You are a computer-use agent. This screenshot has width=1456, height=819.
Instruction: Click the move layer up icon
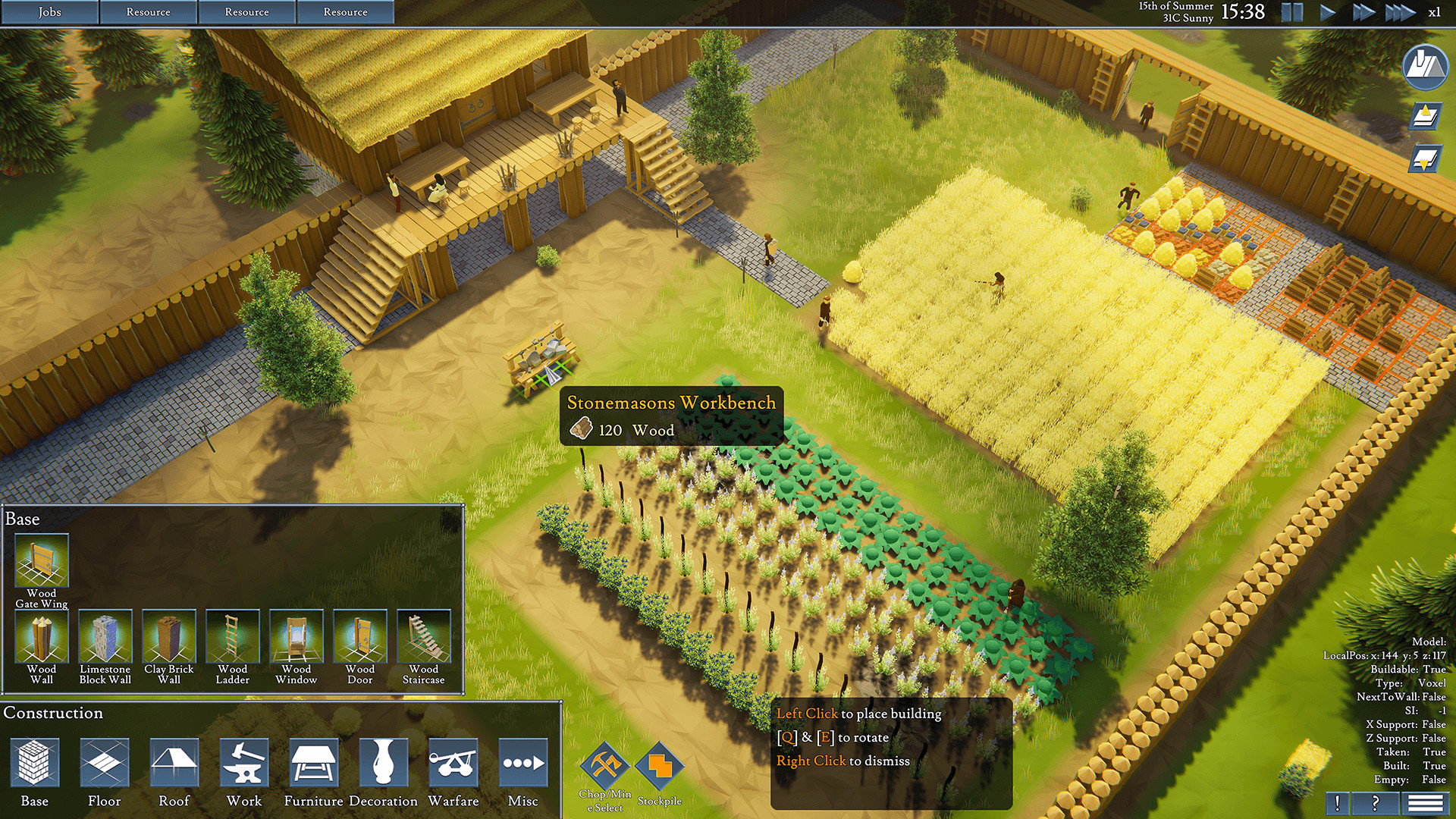pyautogui.click(x=1426, y=116)
